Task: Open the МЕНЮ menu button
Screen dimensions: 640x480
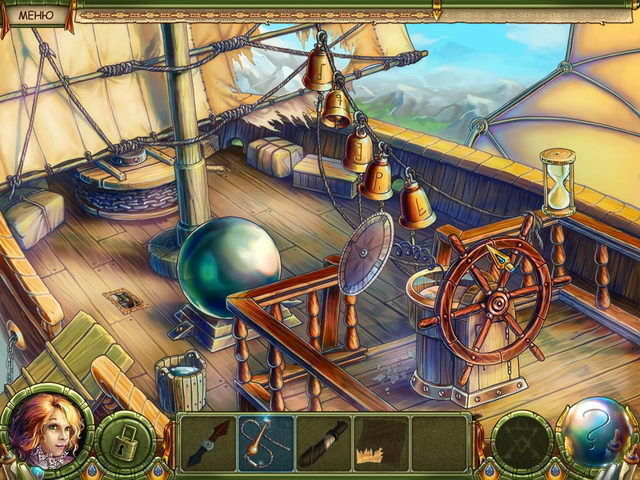Action: point(36,12)
